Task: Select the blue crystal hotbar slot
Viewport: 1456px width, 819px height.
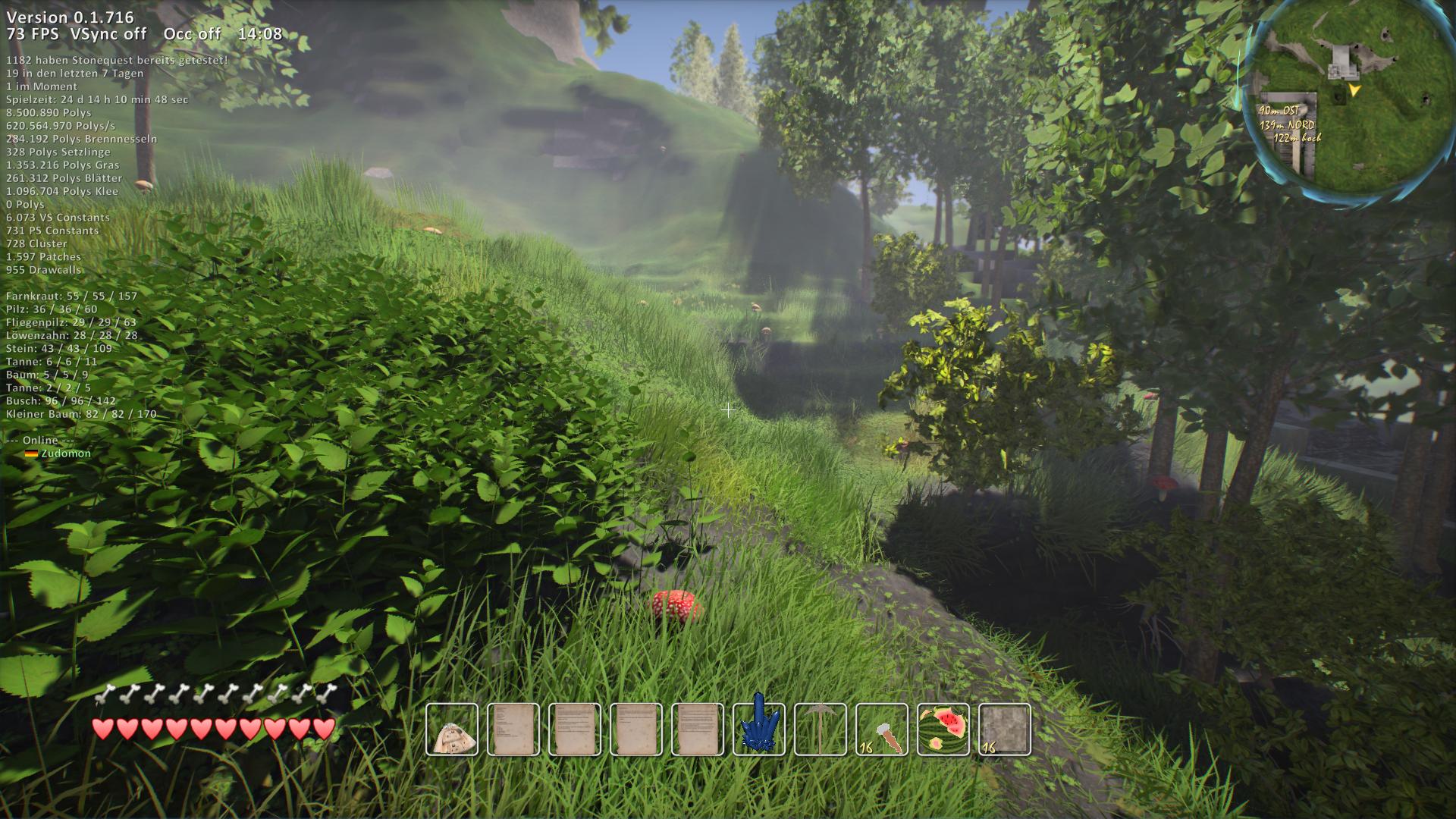Action: pyautogui.click(x=759, y=730)
